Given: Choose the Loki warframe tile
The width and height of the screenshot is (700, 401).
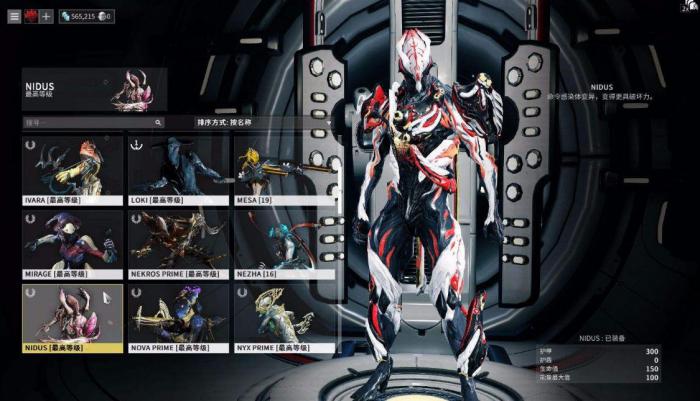Looking at the screenshot, I should click(178, 170).
